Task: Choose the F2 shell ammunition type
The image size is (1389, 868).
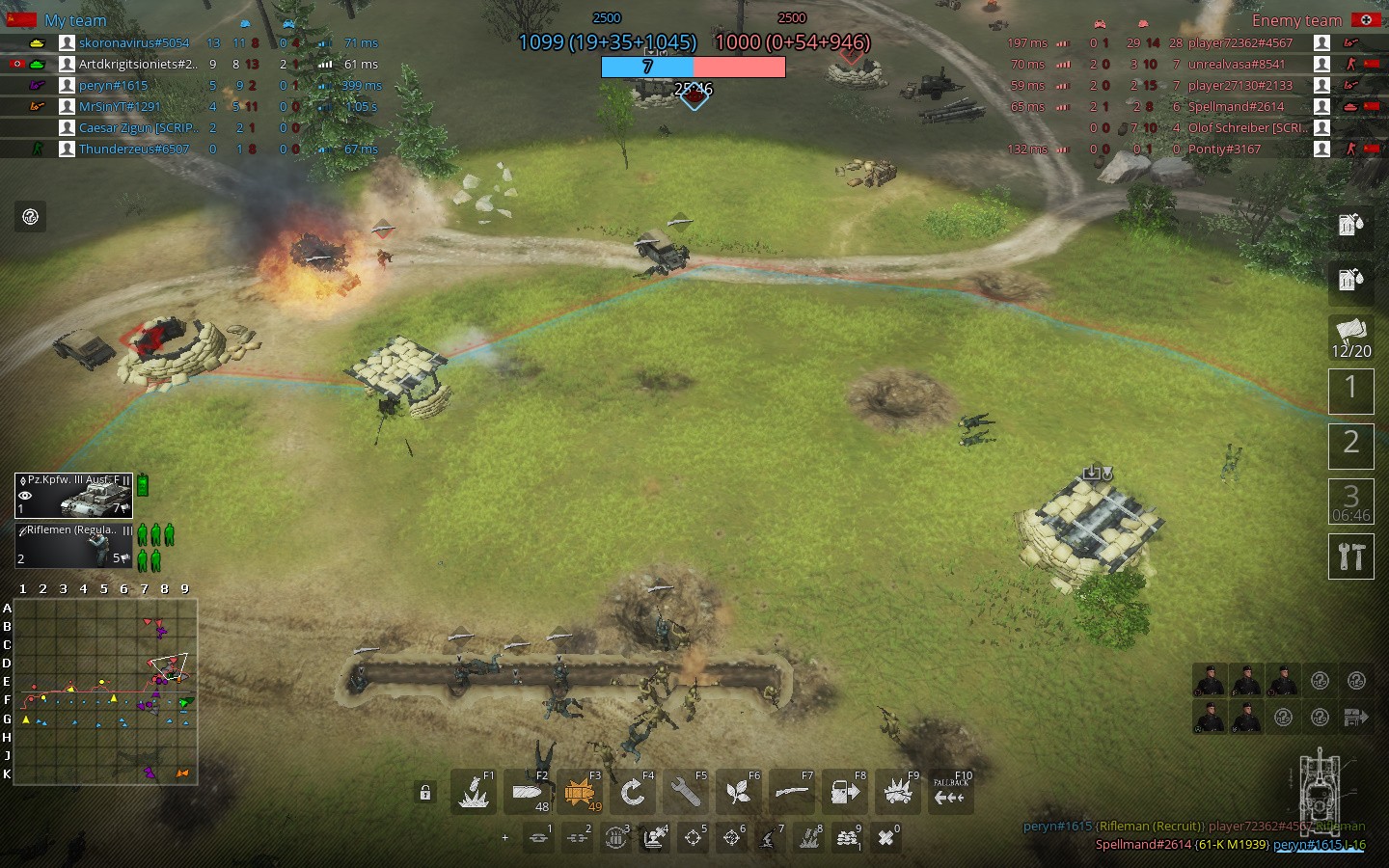Action: tap(528, 792)
